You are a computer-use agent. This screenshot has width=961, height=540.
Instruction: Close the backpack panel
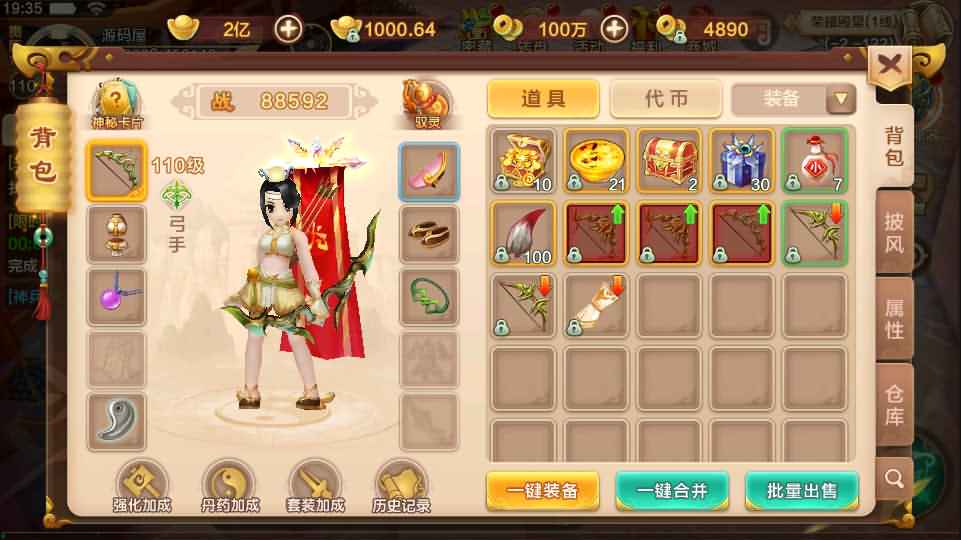pos(889,66)
